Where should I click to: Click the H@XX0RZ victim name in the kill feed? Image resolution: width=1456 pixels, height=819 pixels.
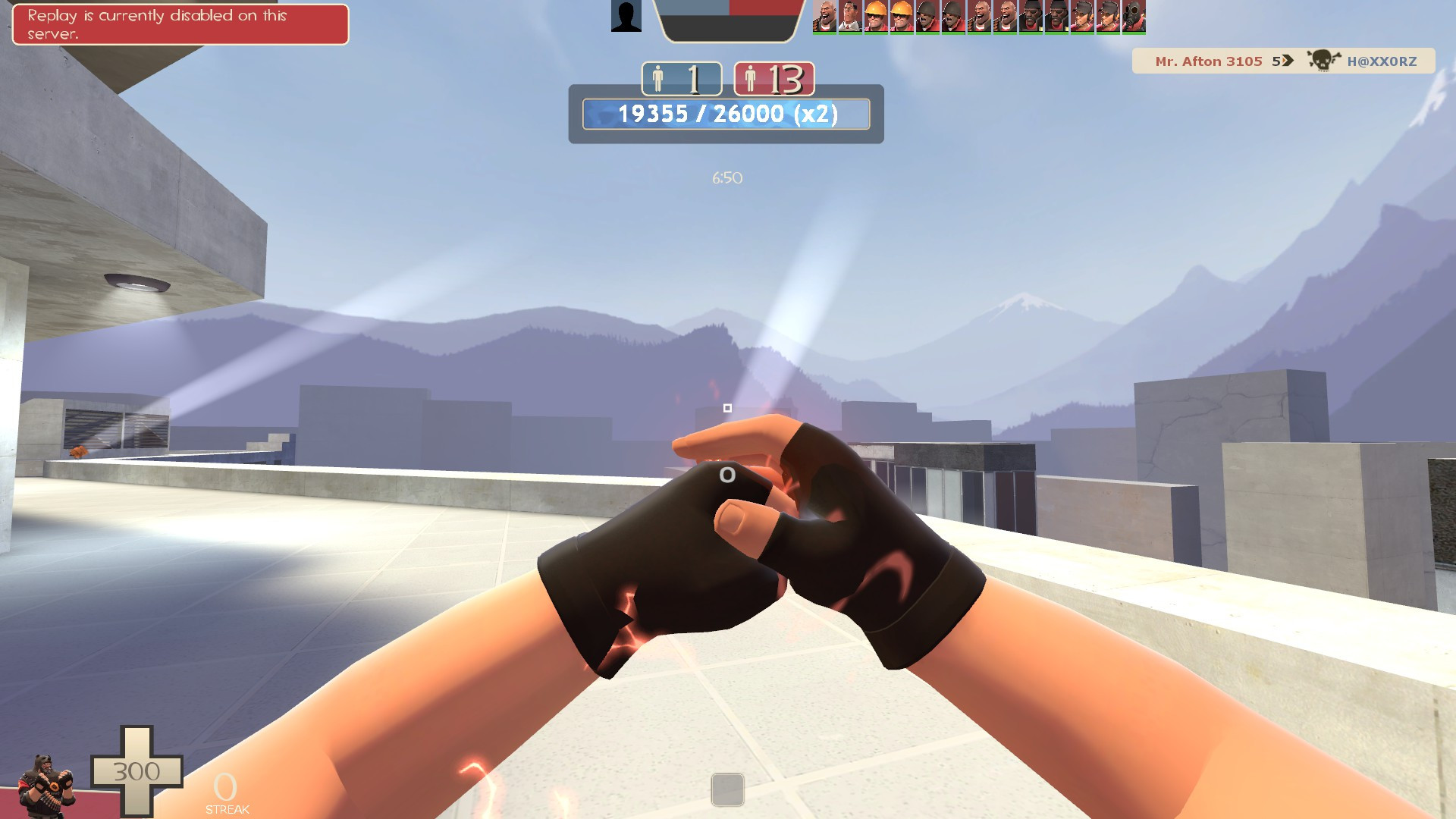click(x=1382, y=61)
